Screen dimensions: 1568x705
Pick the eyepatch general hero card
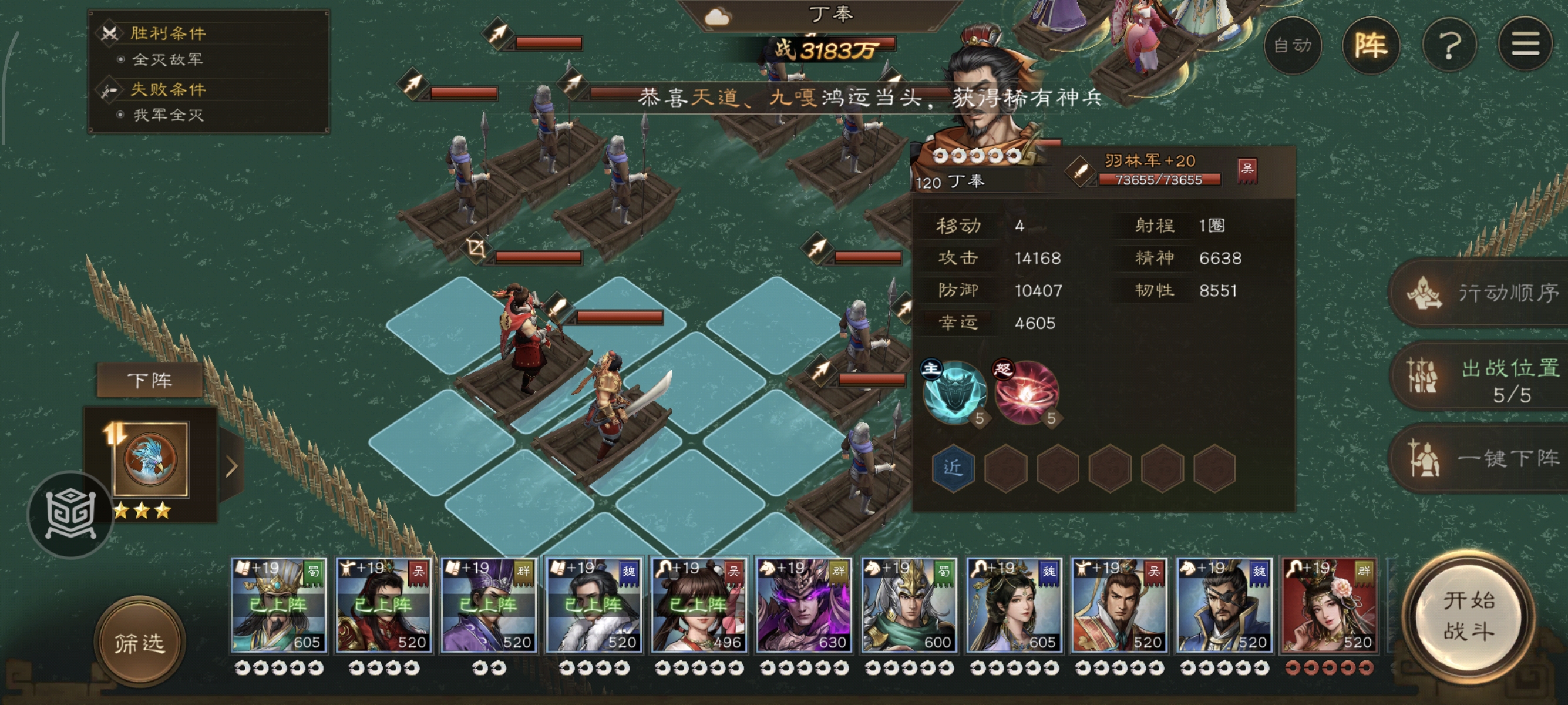click(1224, 605)
